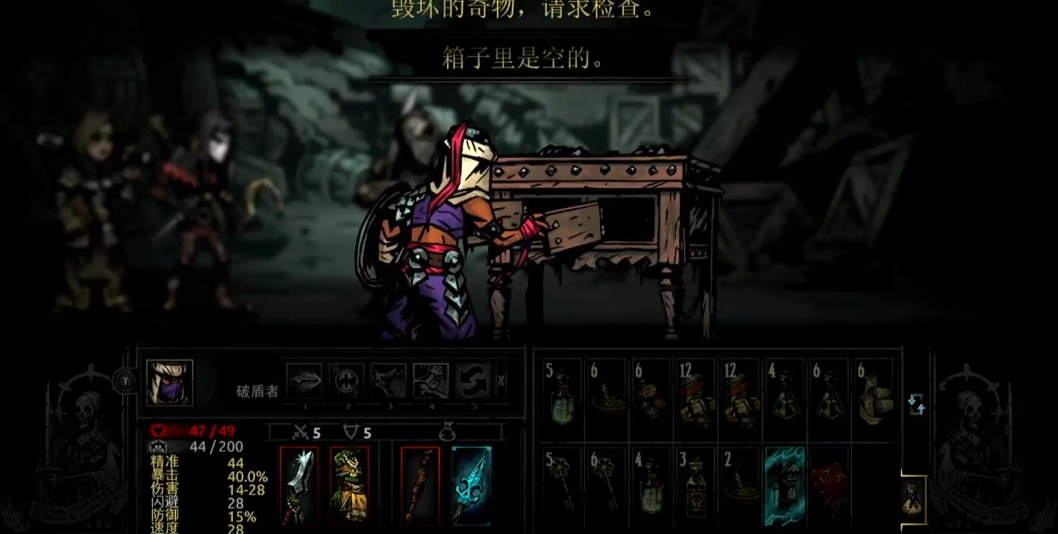The width and height of the screenshot is (1058, 534).
Task: Select the teal crystalline trinket in inventory
Action: pyautogui.click(x=784, y=485)
